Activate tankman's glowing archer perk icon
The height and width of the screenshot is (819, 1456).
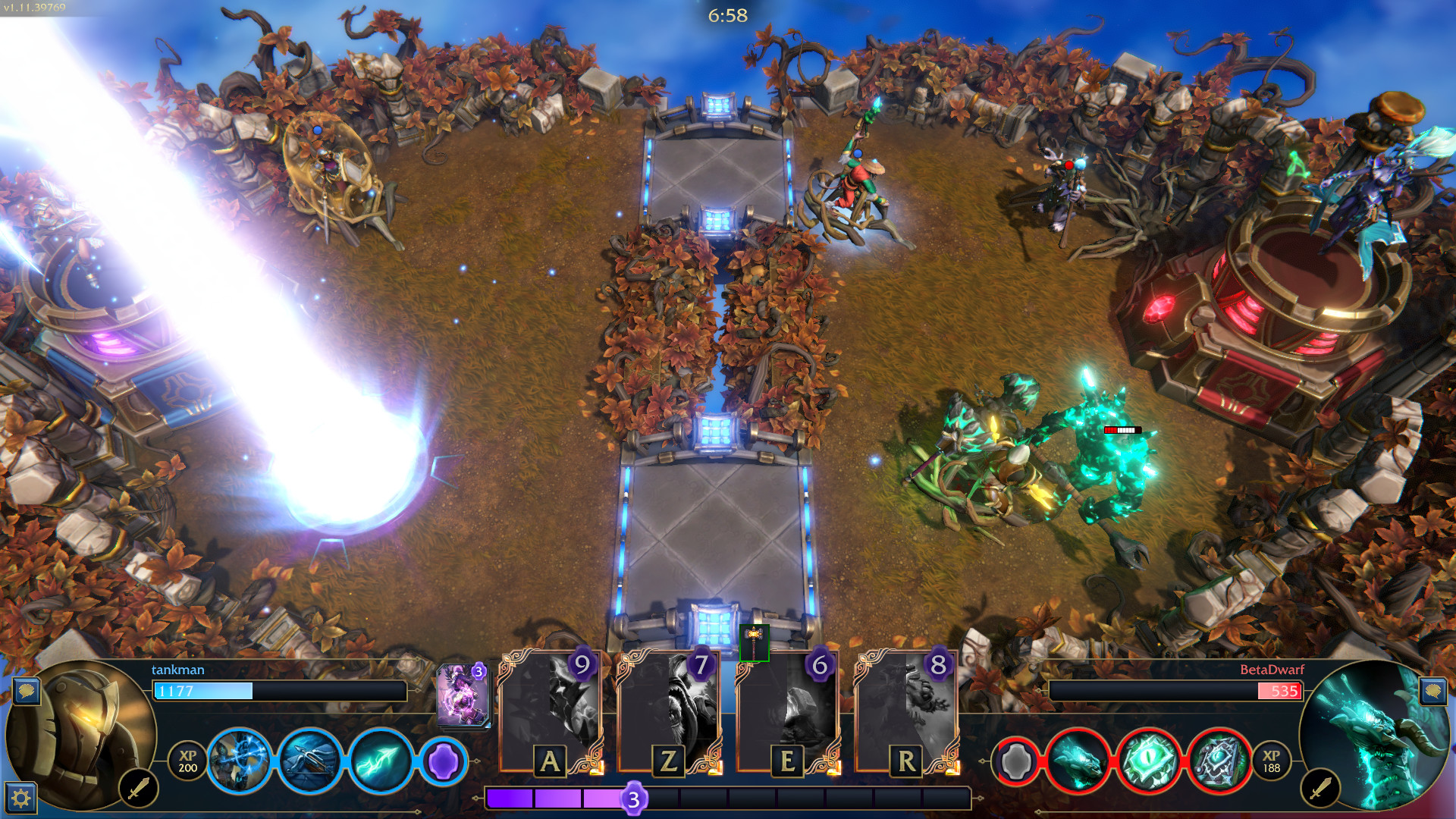coord(239,761)
